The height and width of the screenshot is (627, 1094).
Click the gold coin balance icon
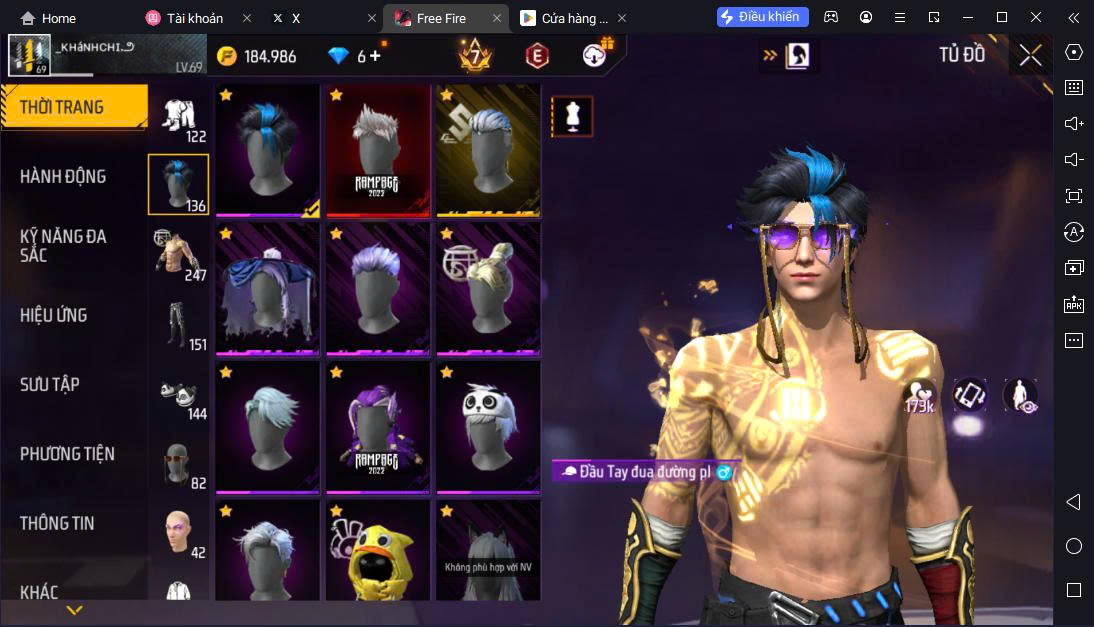[x=227, y=56]
